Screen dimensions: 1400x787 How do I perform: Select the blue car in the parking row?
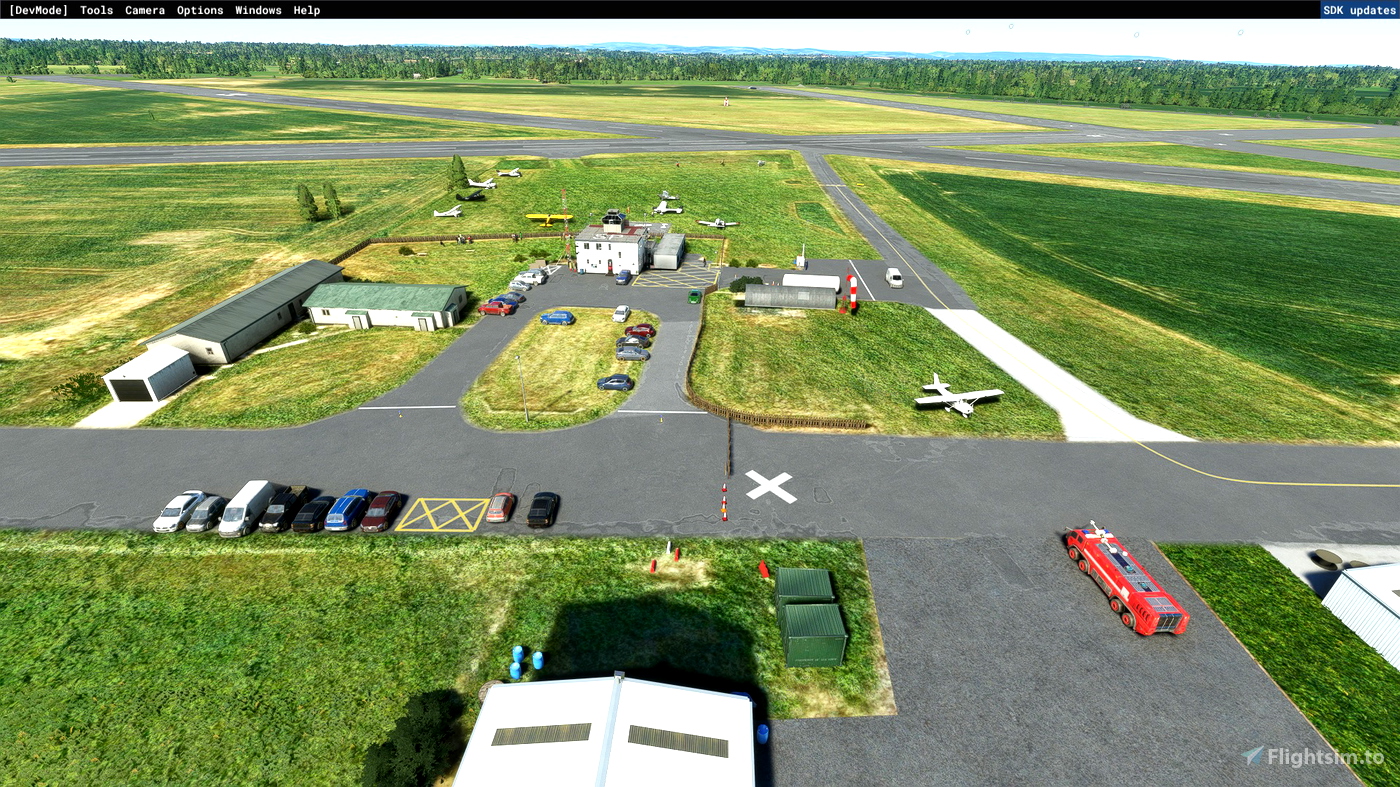click(x=345, y=508)
